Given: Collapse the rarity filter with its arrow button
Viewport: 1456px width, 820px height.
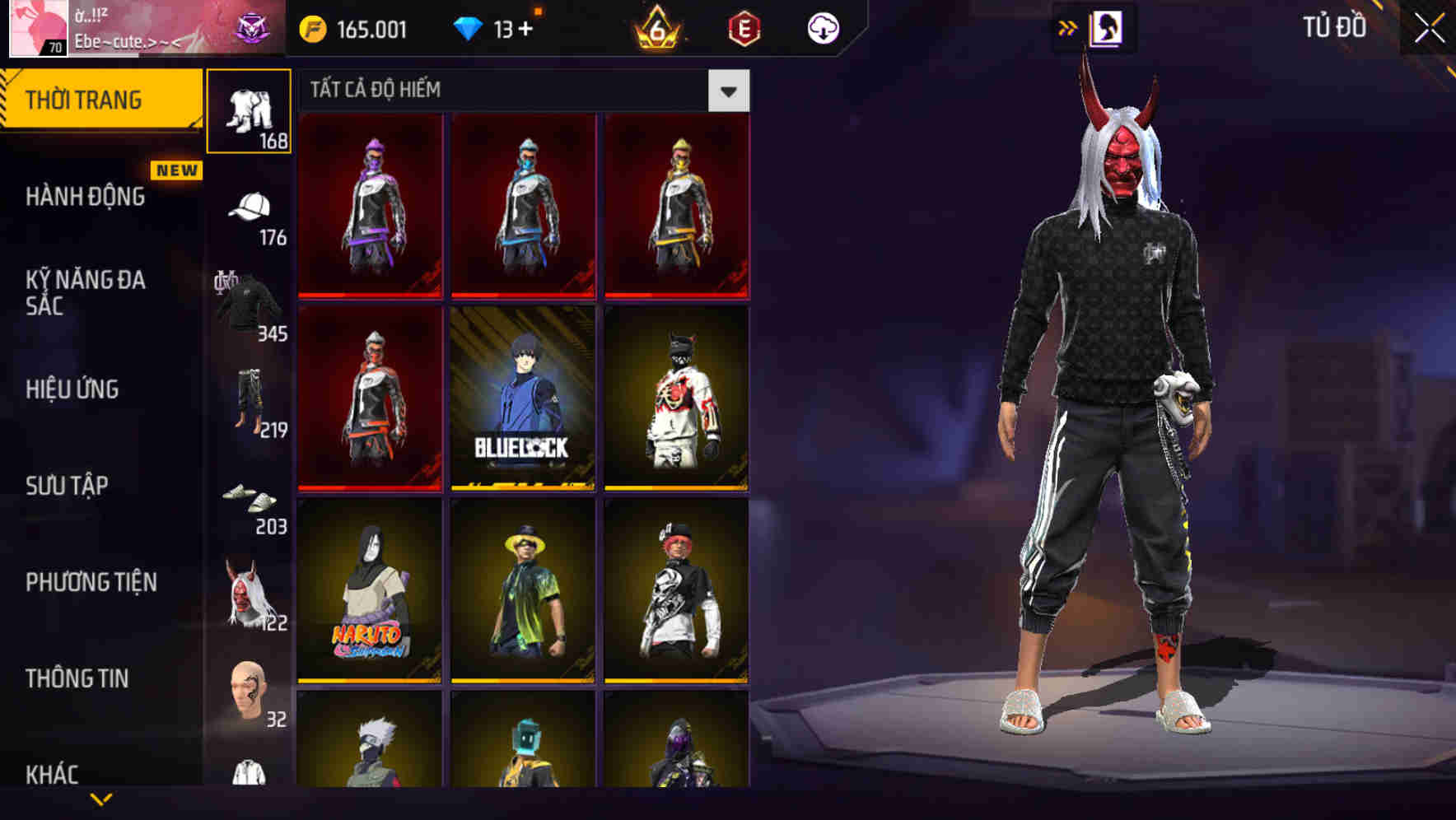Looking at the screenshot, I should (x=728, y=90).
